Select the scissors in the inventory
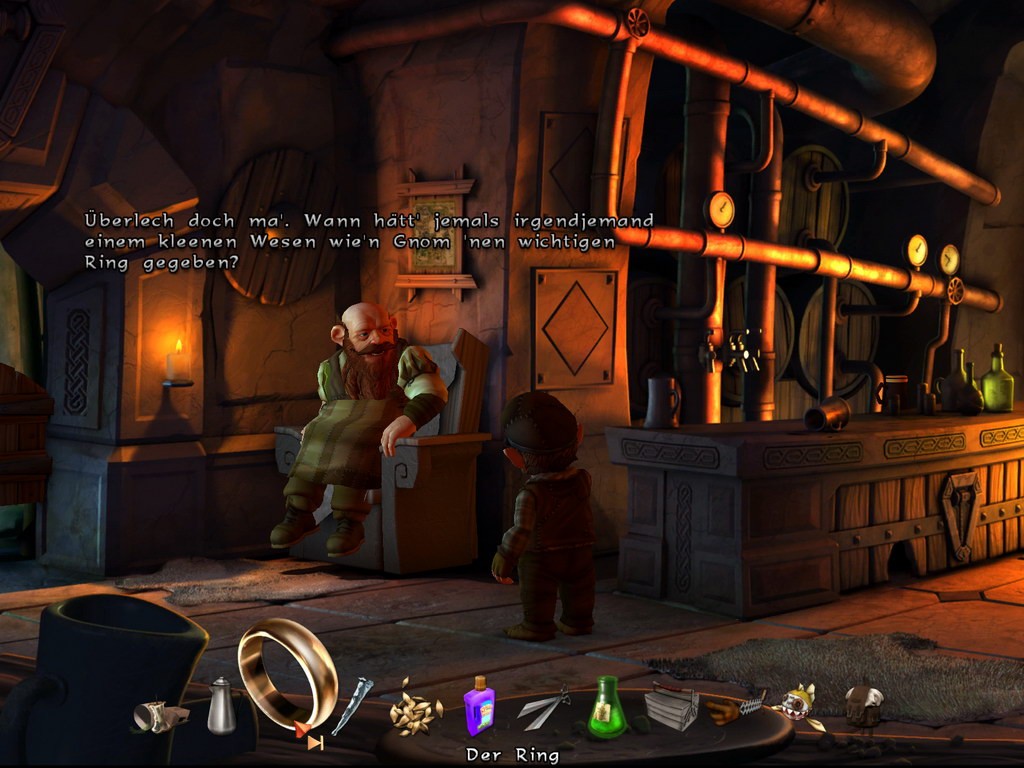The image size is (1024, 768). (x=543, y=709)
